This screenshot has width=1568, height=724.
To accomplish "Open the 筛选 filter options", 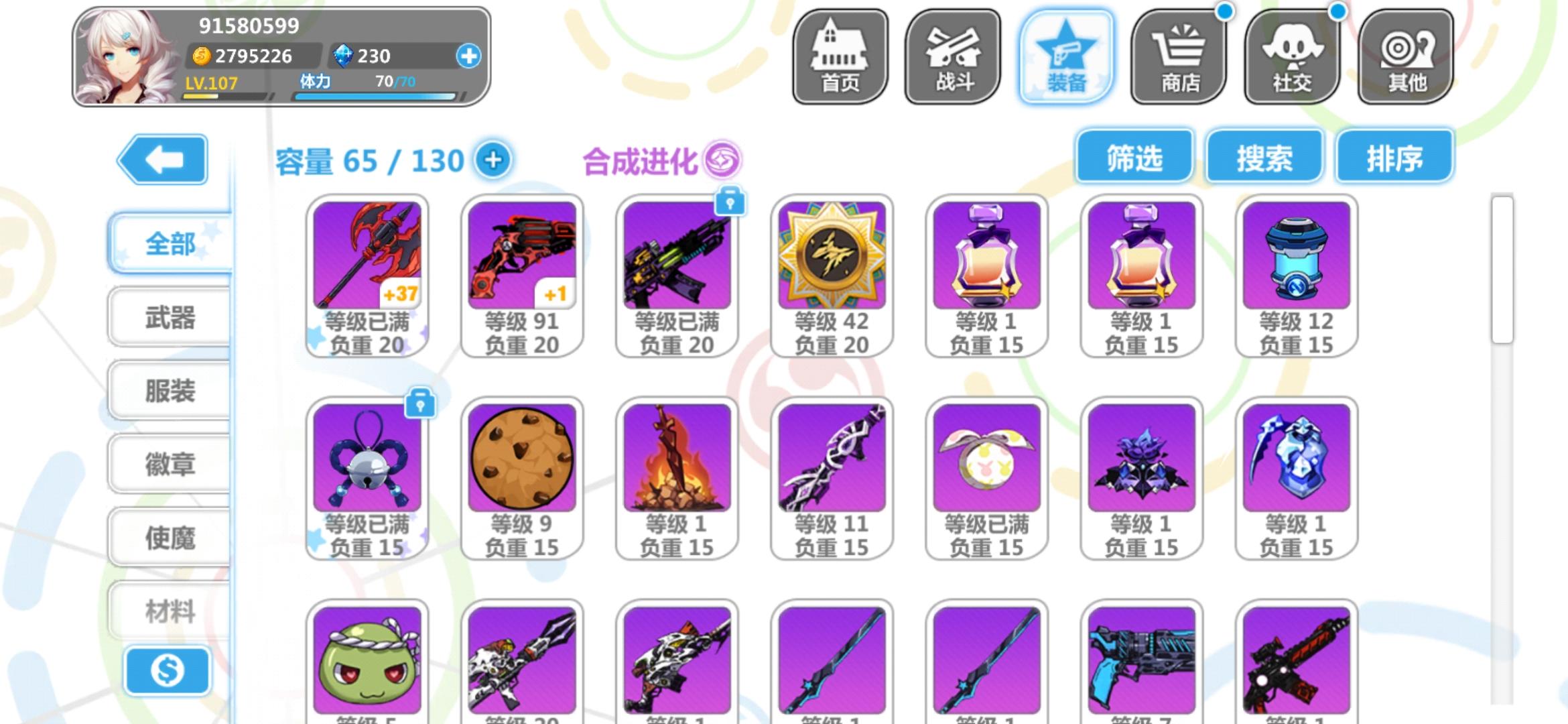I will click(1134, 156).
